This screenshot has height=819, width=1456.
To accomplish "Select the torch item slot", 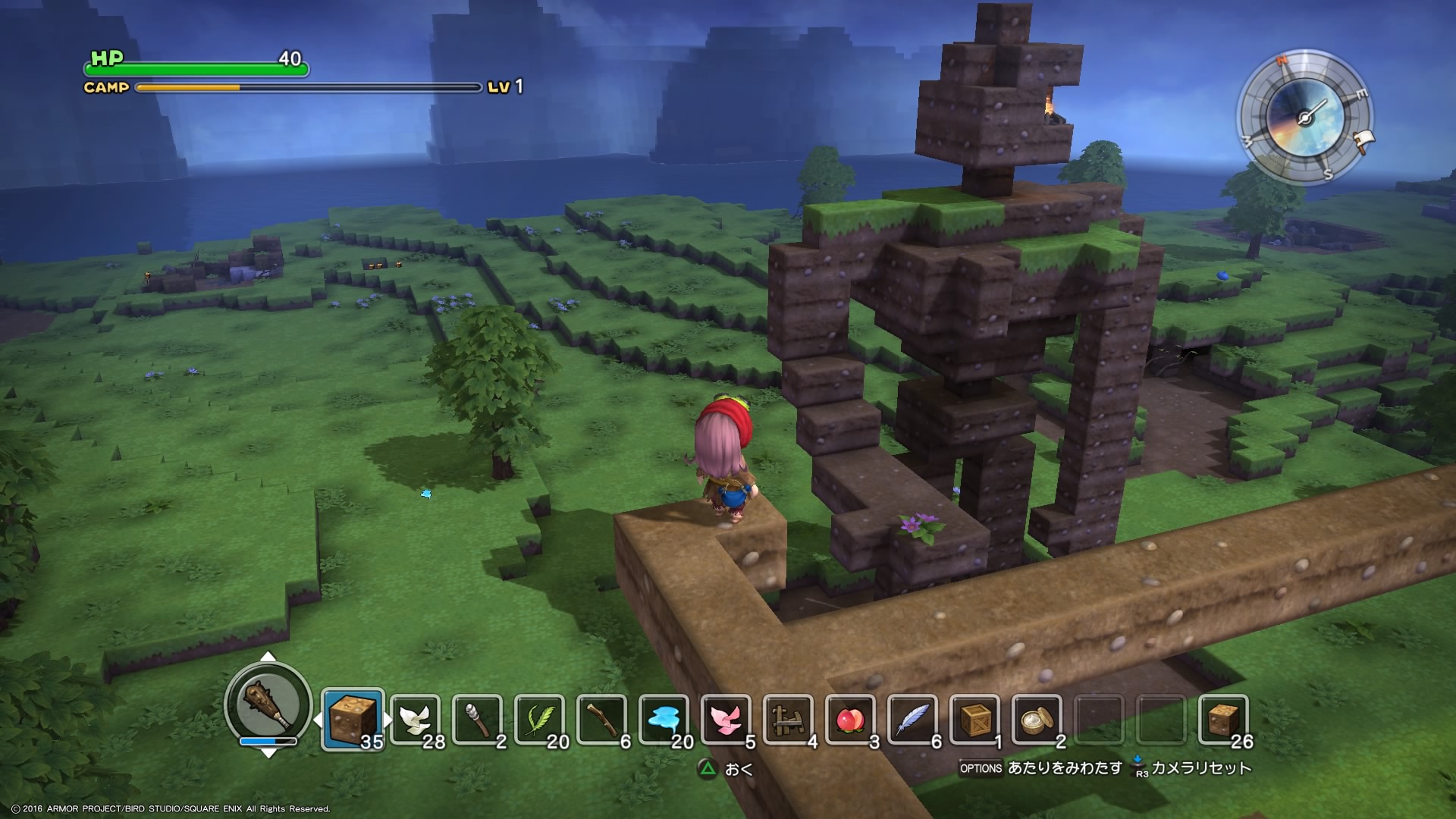I will (477, 719).
